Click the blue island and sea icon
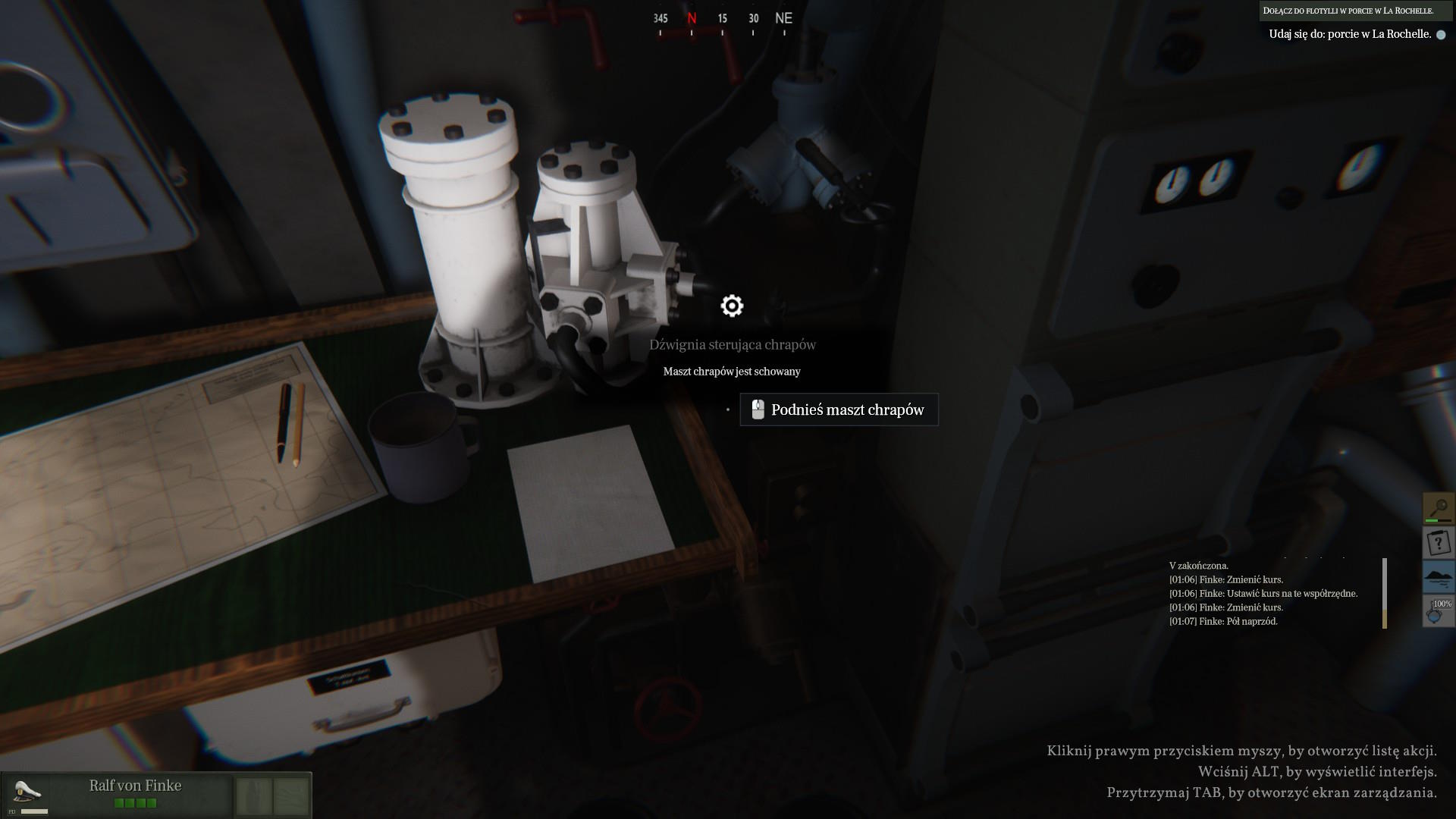Image resolution: width=1456 pixels, height=819 pixels. tap(1438, 577)
